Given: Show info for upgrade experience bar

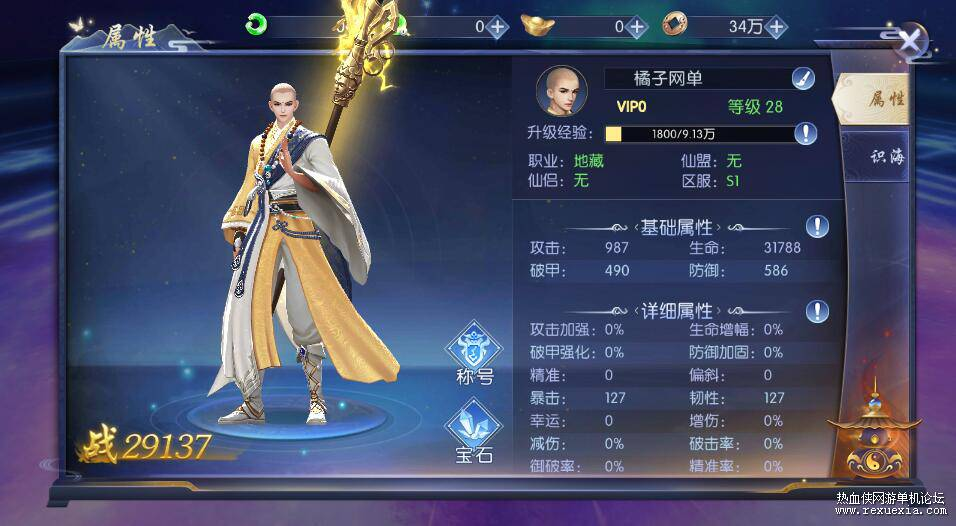Looking at the screenshot, I should tap(806, 133).
